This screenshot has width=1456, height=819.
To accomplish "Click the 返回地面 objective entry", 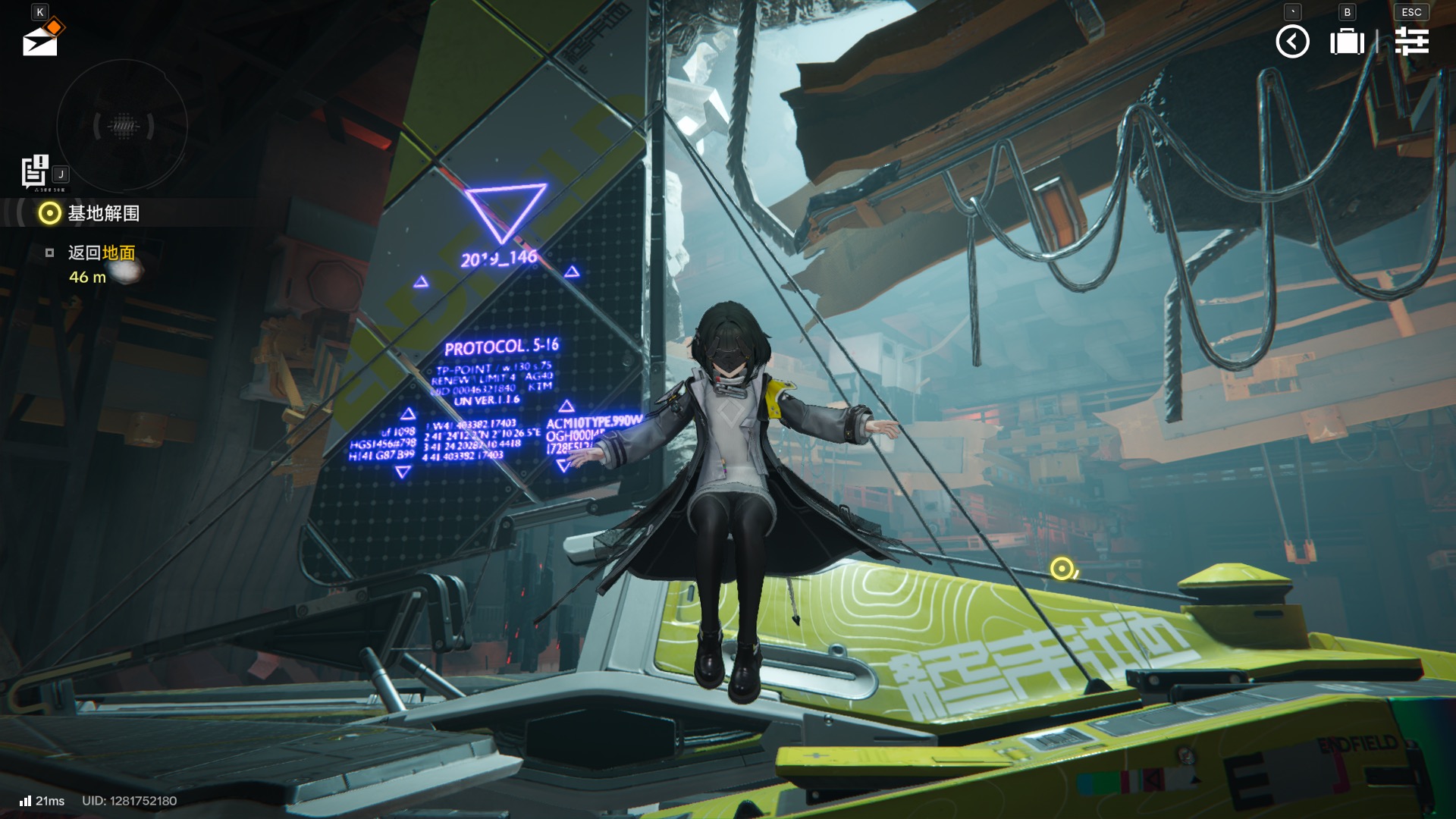I will [x=102, y=253].
